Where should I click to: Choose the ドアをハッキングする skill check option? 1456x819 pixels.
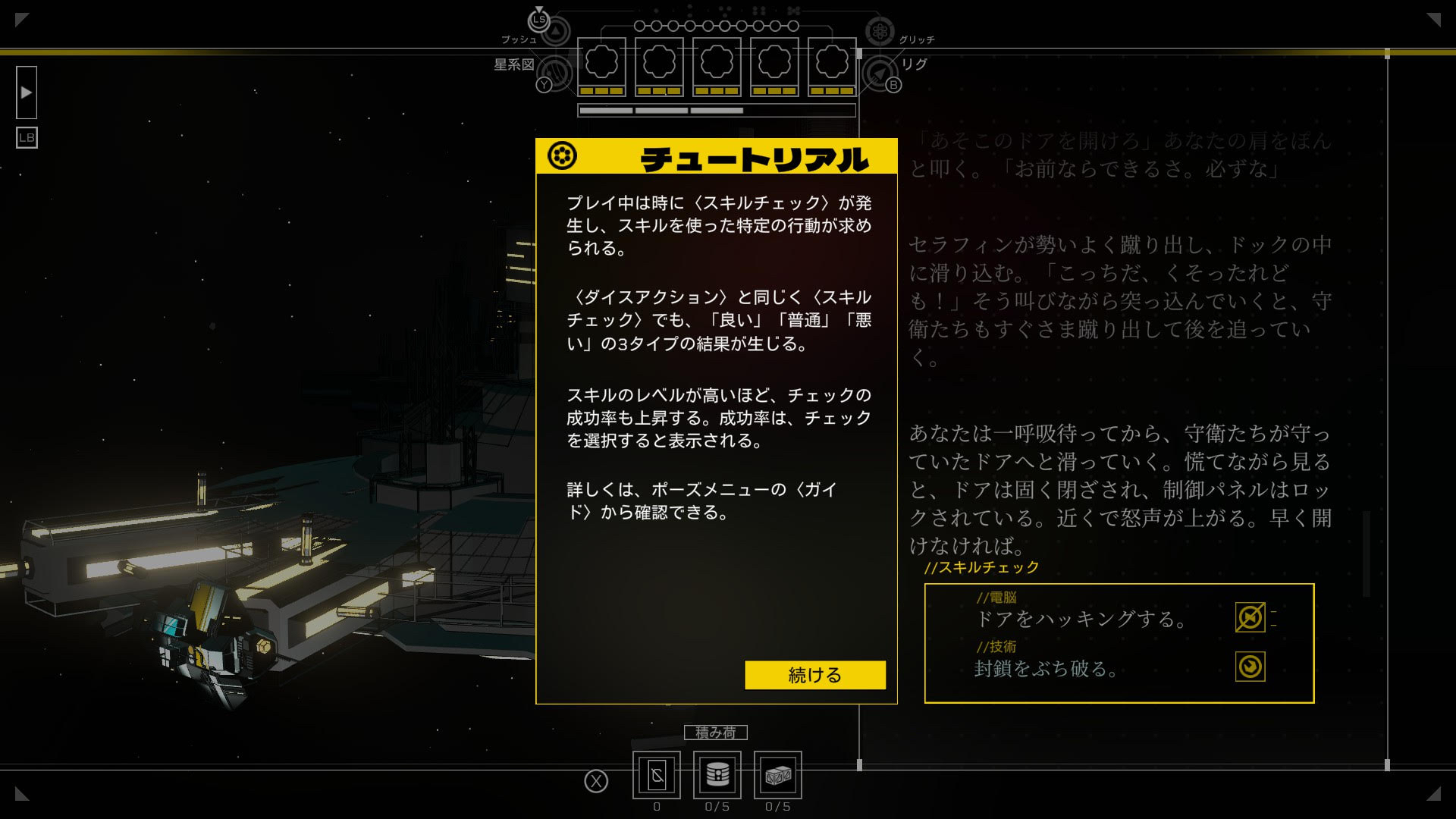pyautogui.click(x=1080, y=619)
